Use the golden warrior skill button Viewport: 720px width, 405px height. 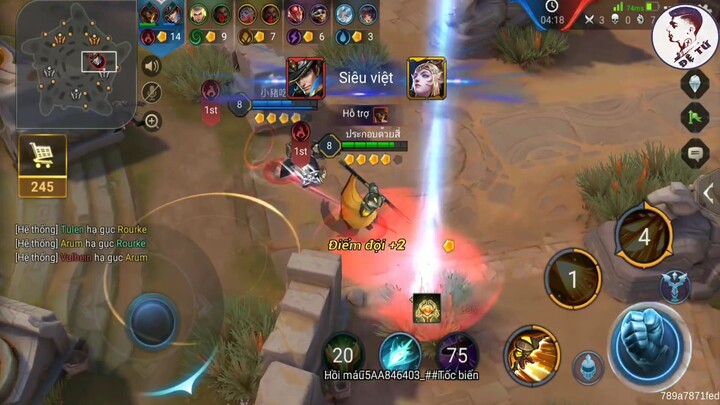(x=532, y=354)
